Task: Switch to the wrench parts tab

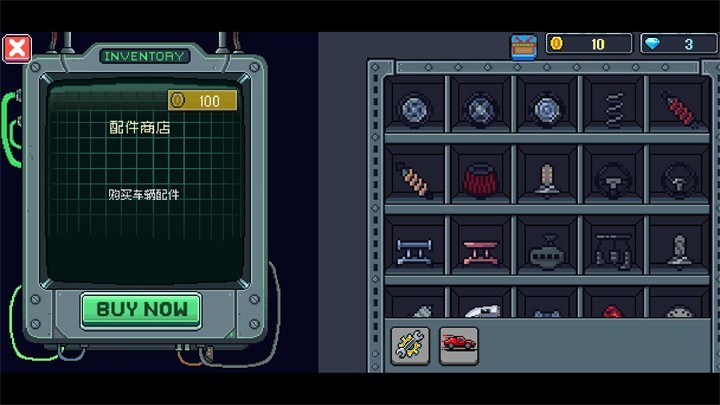Action: coord(410,345)
